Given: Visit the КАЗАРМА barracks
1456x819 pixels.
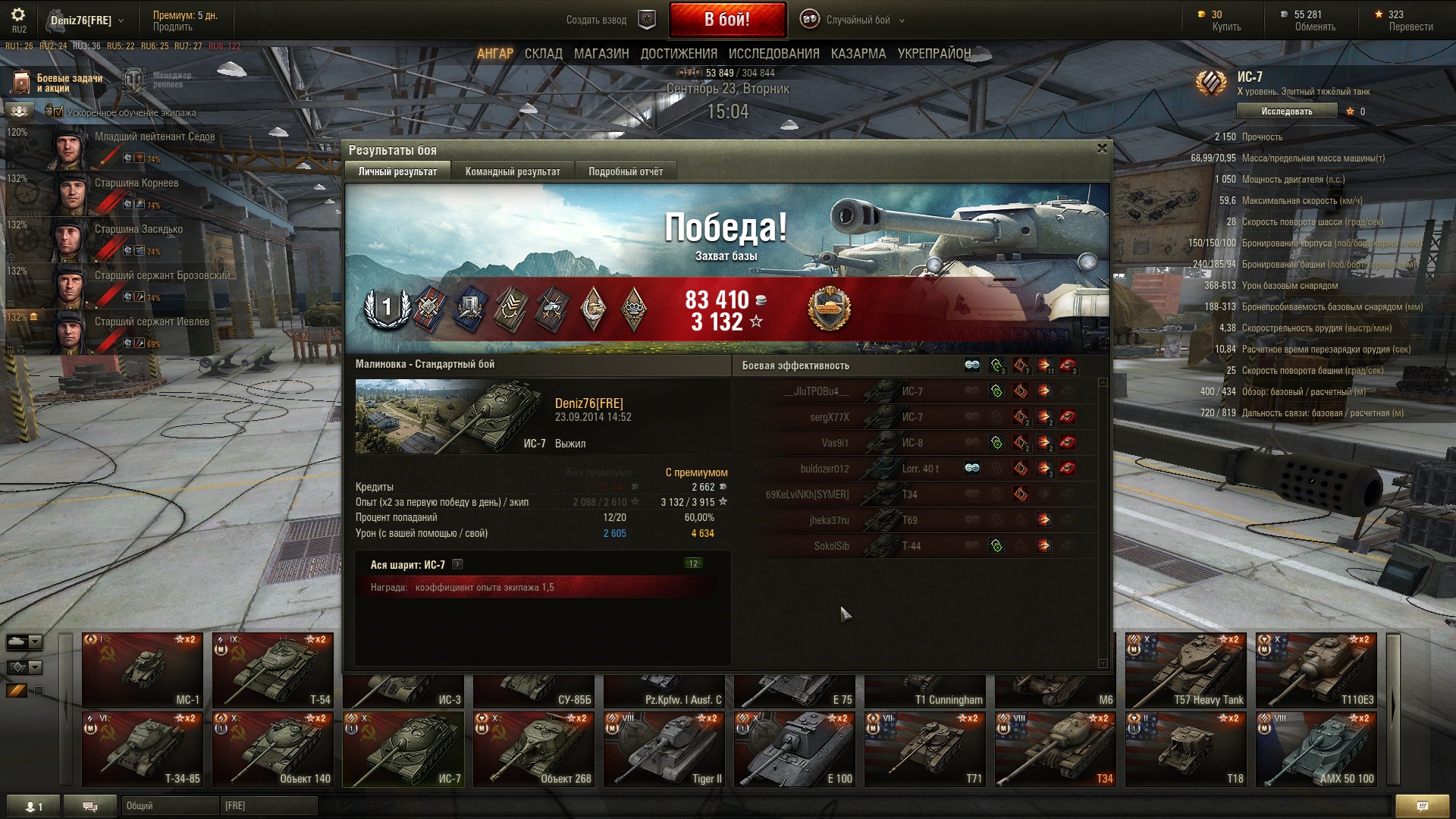Looking at the screenshot, I should tap(858, 54).
